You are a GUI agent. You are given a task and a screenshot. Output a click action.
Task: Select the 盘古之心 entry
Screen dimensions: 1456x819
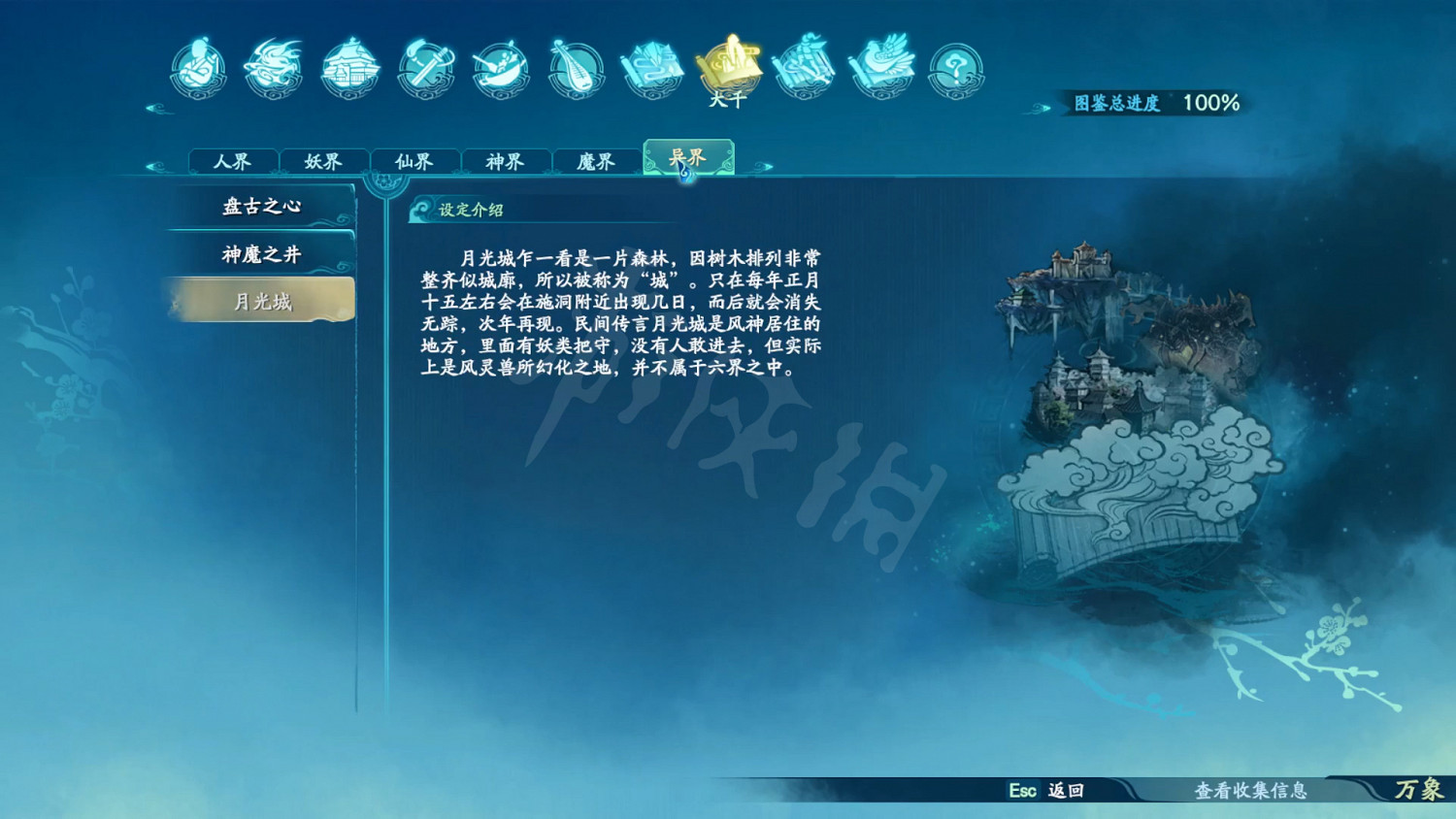(262, 205)
